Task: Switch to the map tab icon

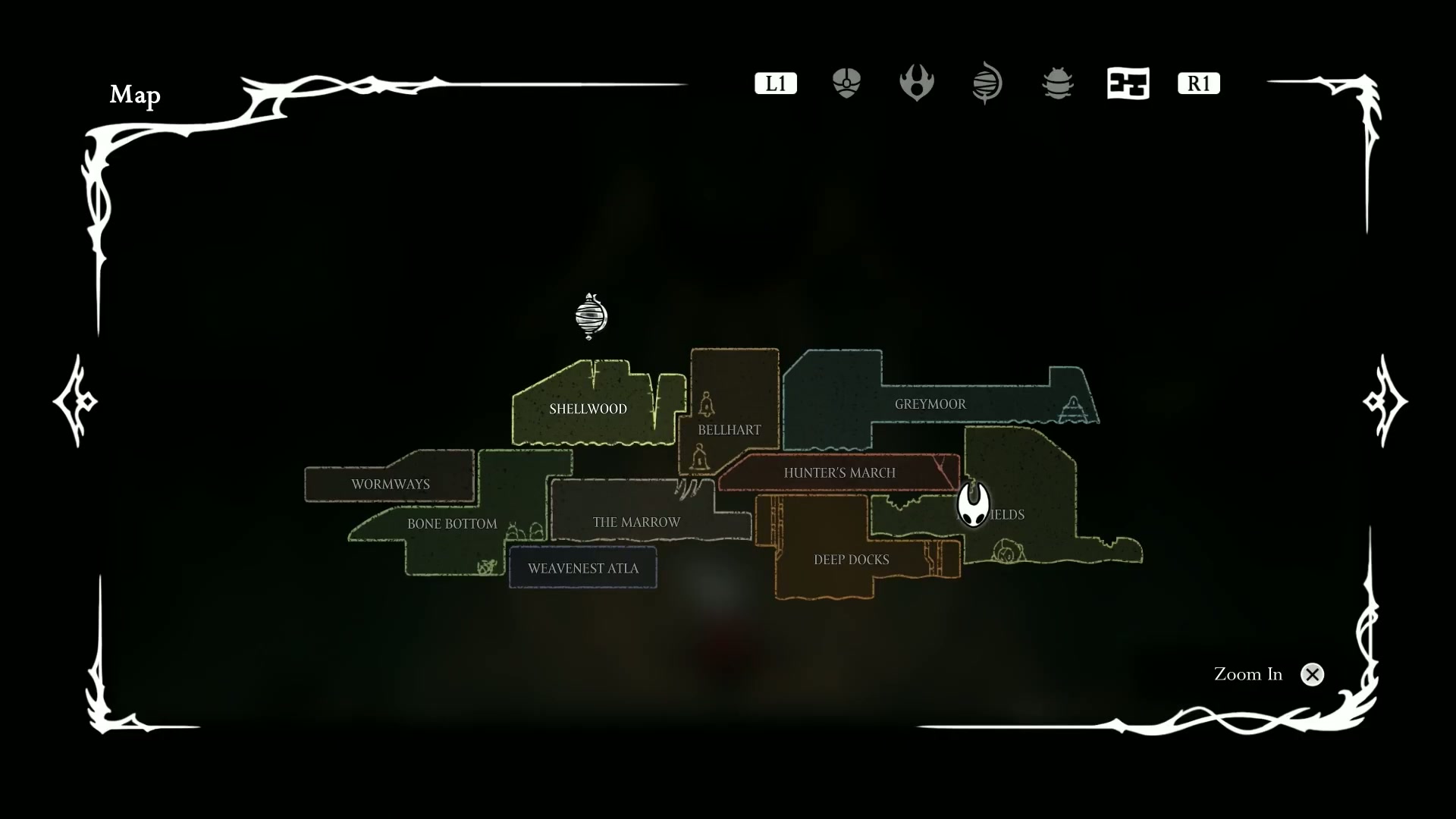Action: [x=1128, y=83]
